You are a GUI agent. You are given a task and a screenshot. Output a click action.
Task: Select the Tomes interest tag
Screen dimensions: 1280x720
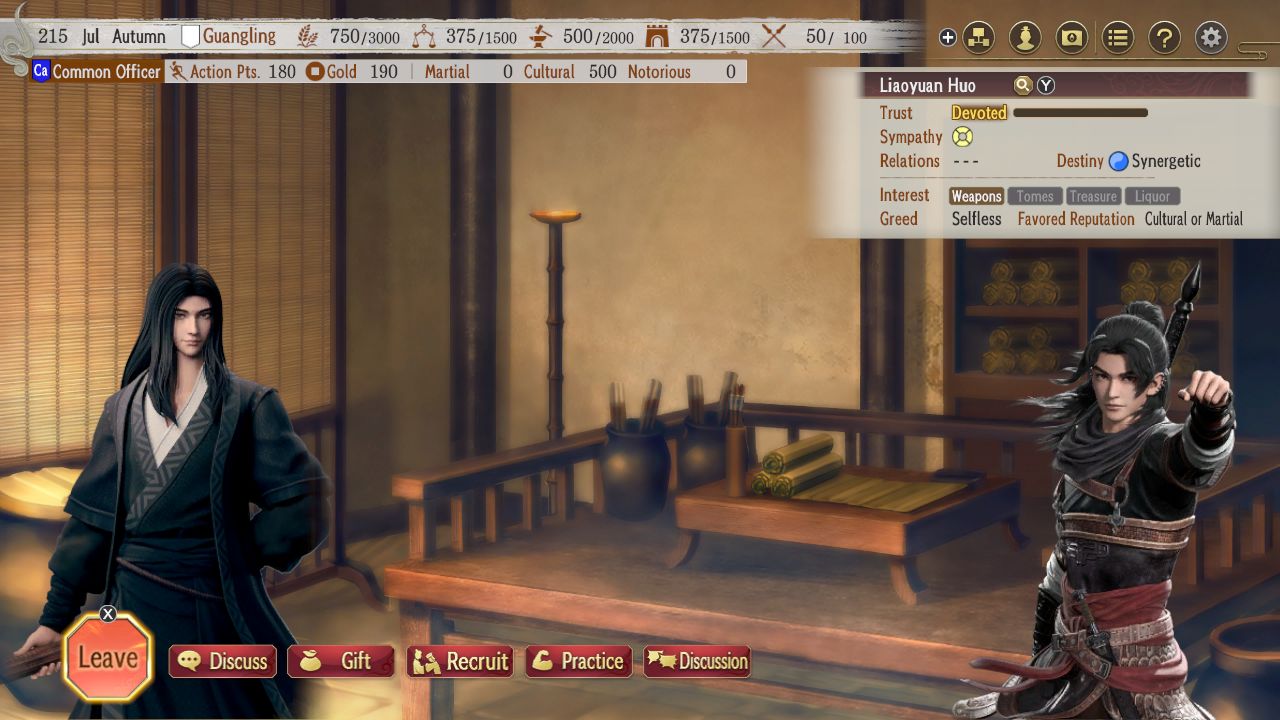1035,196
